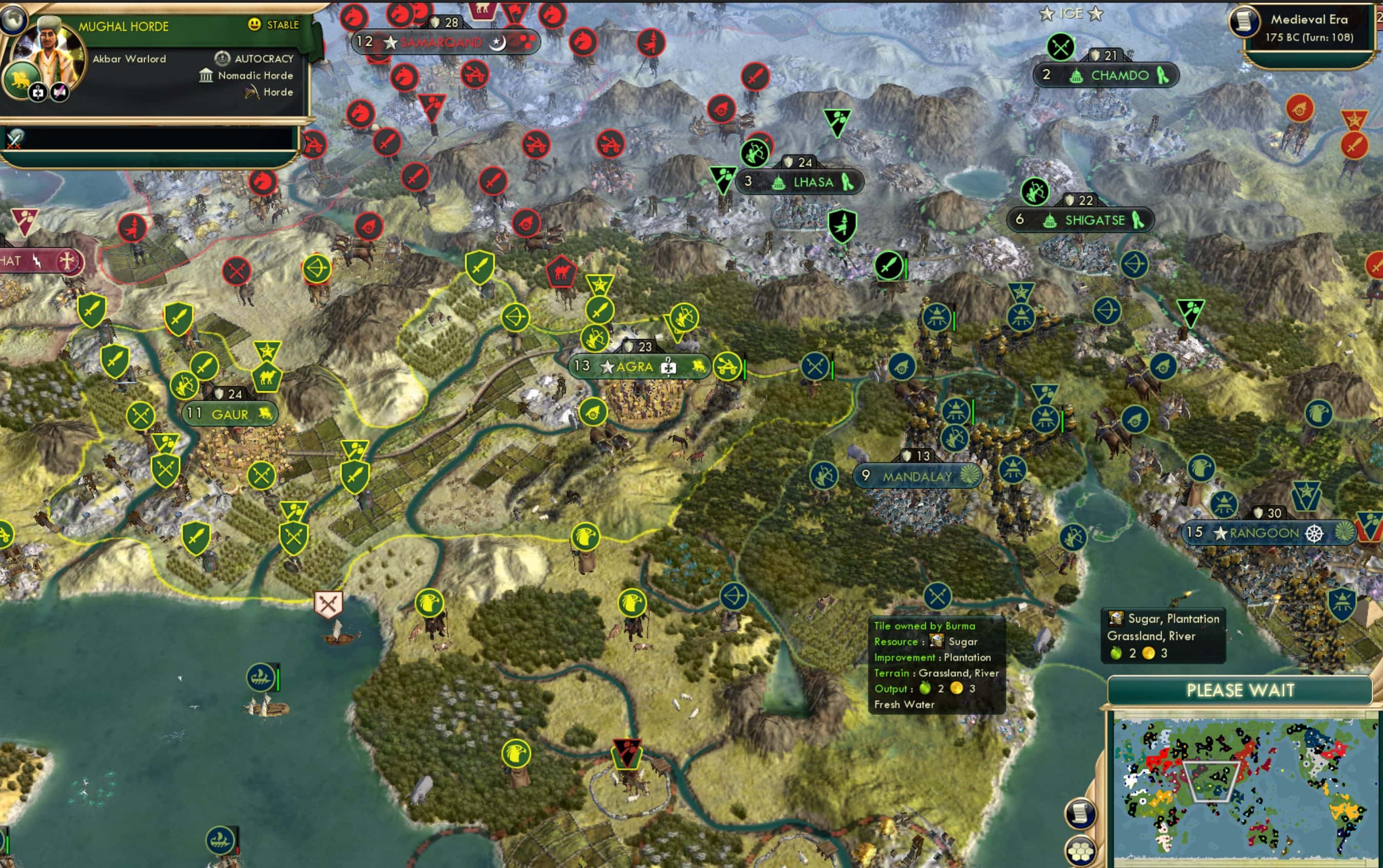The width and height of the screenshot is (1383, 868).
Task: Open the Autocracy policy branch icon
Action: point(223,58)
